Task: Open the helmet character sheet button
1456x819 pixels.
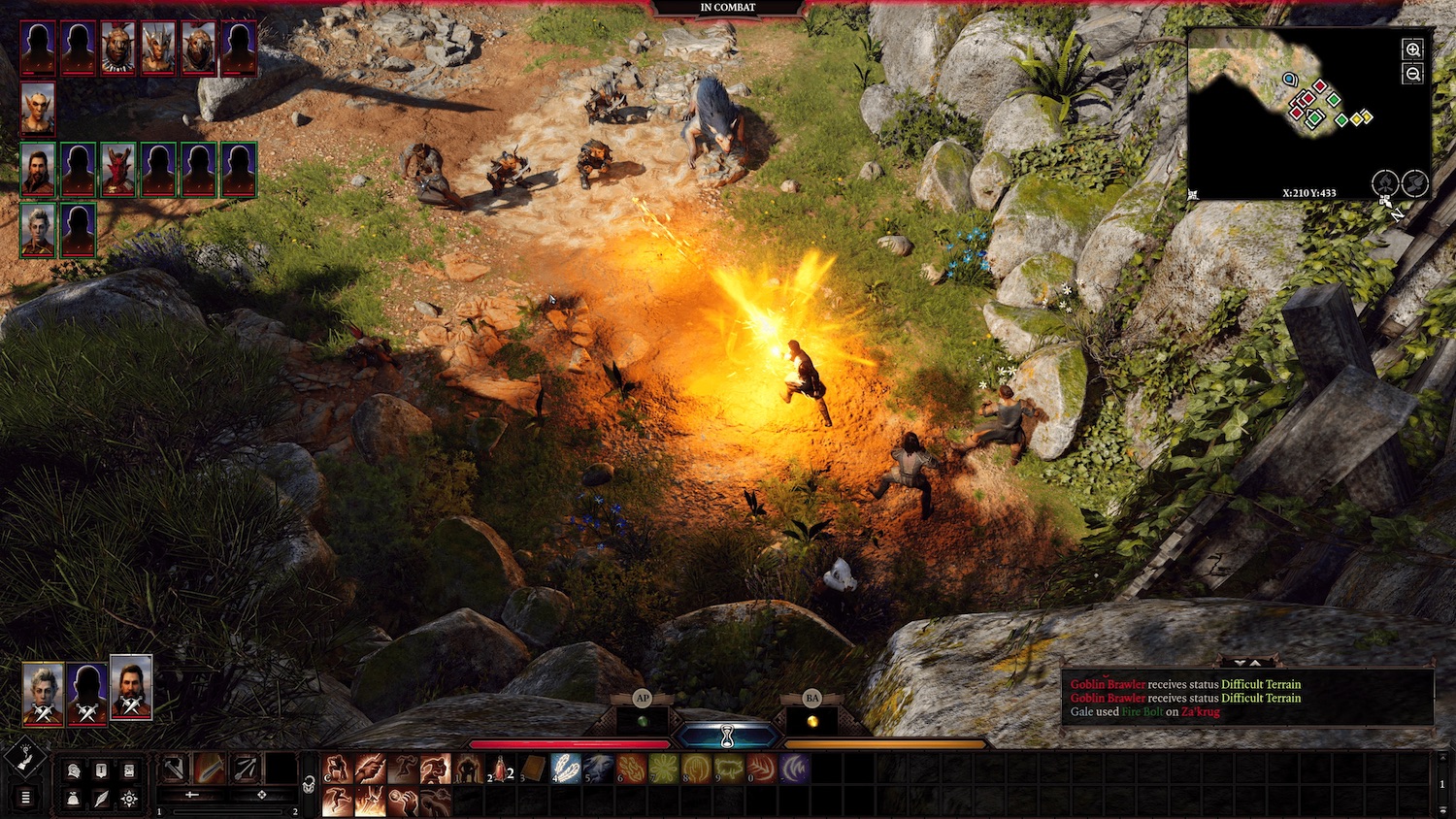Action: (74, 770)
